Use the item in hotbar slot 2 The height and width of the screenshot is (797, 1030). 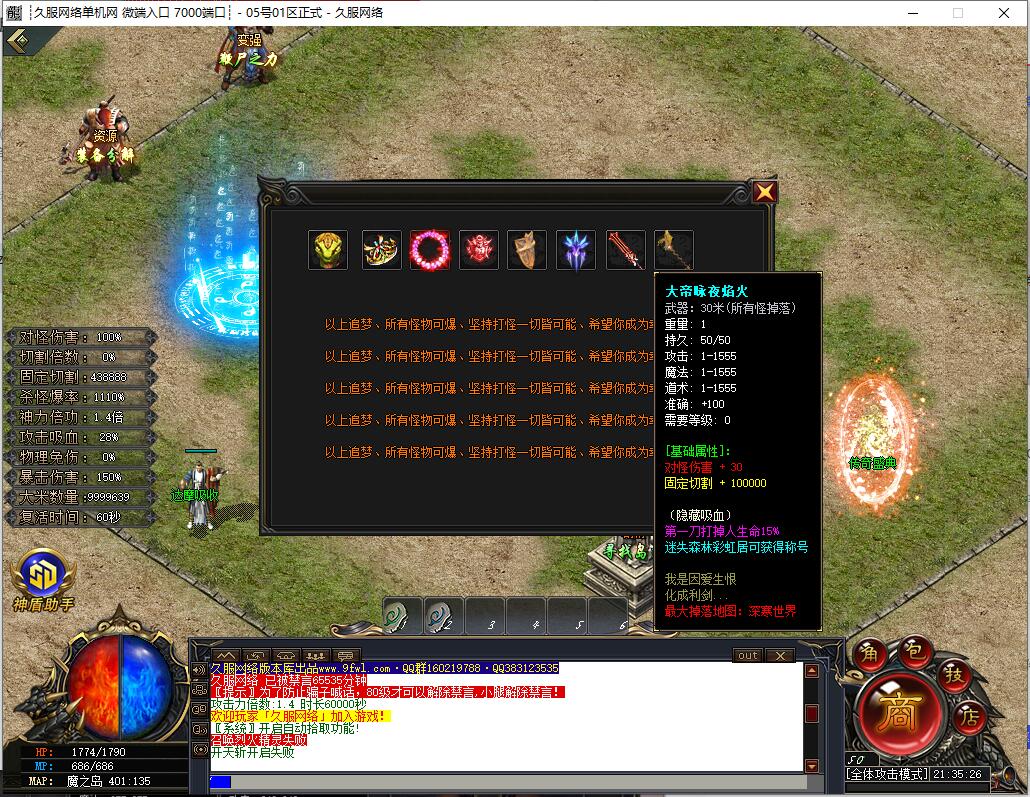click(x=444, y=616)
